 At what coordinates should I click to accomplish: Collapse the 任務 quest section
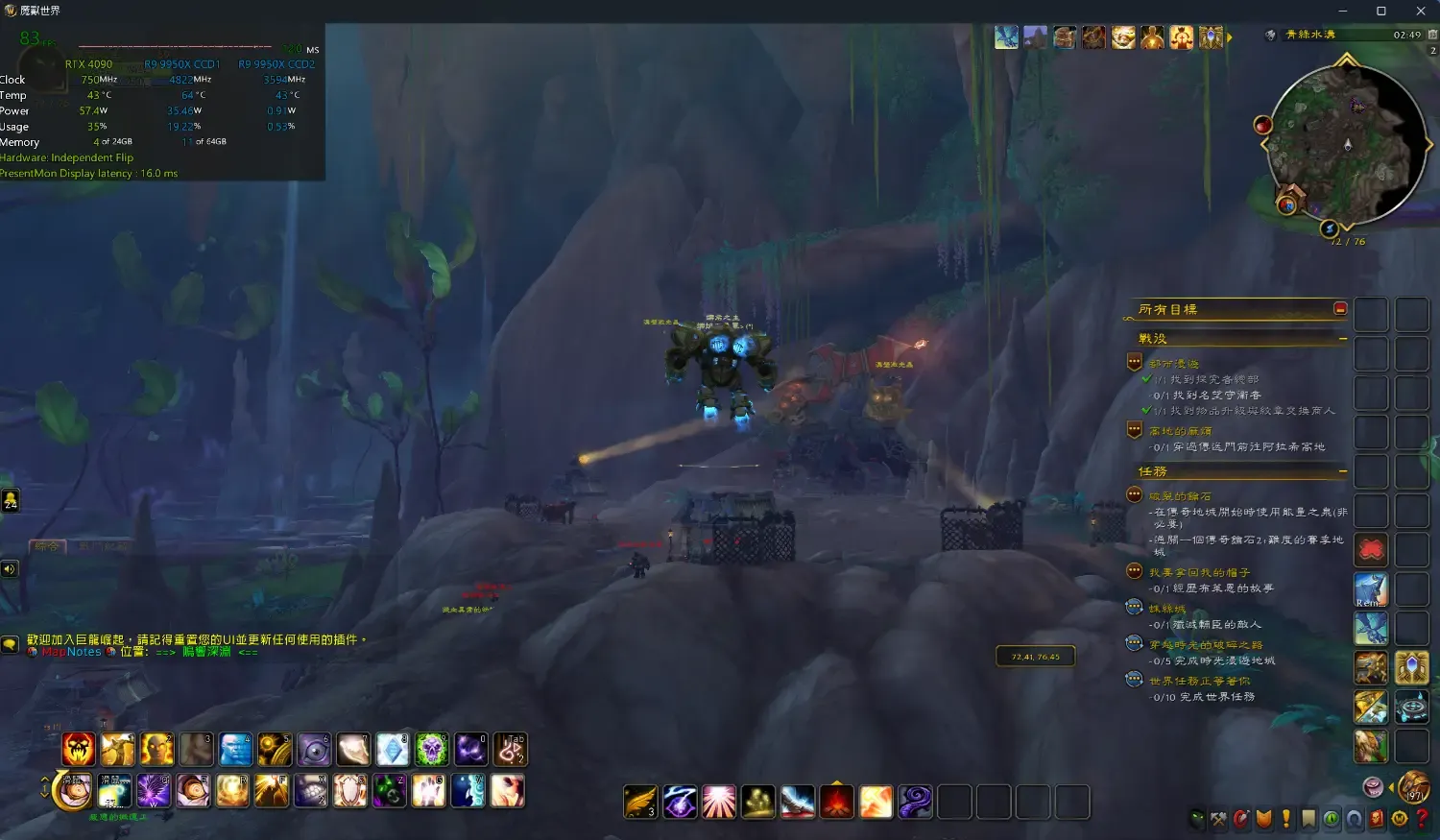[x=1342, y=471]
